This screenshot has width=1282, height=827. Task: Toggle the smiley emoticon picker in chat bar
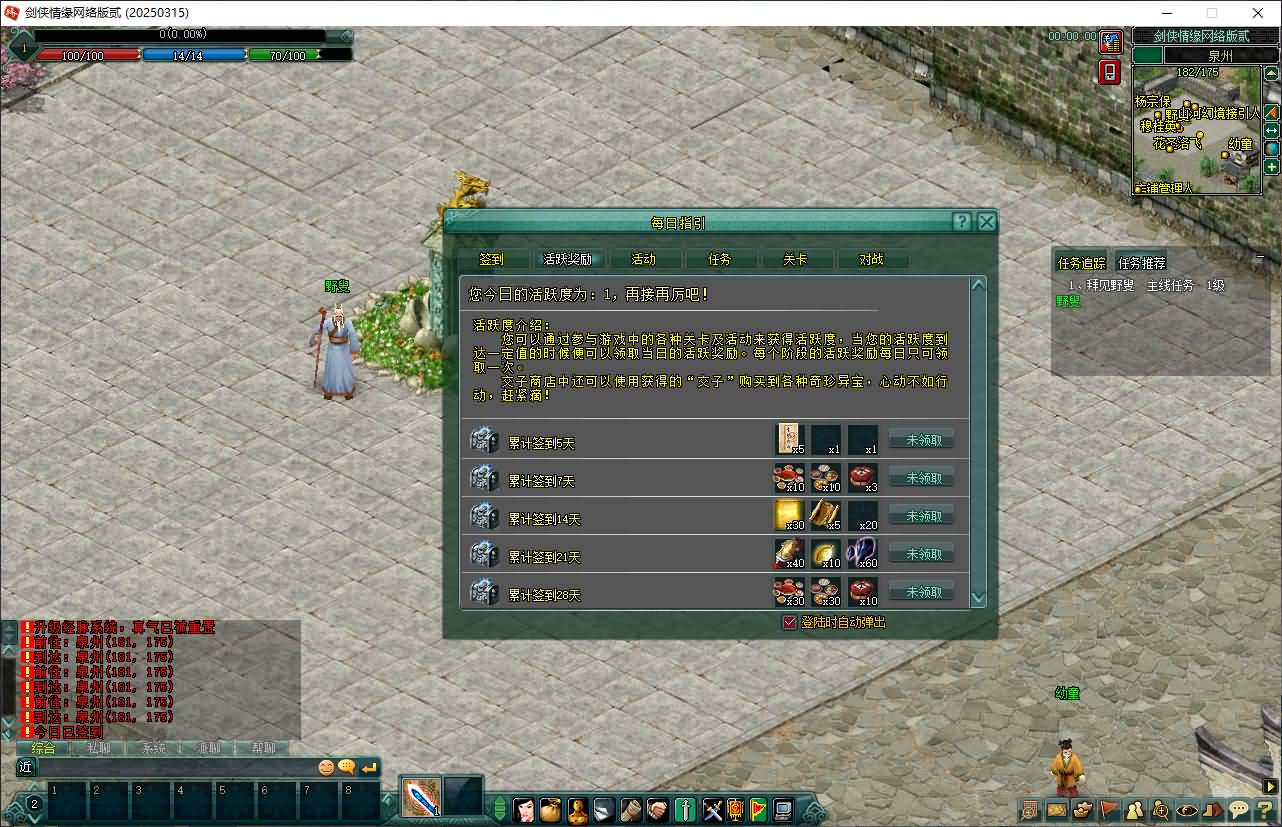tap(329, 766)
